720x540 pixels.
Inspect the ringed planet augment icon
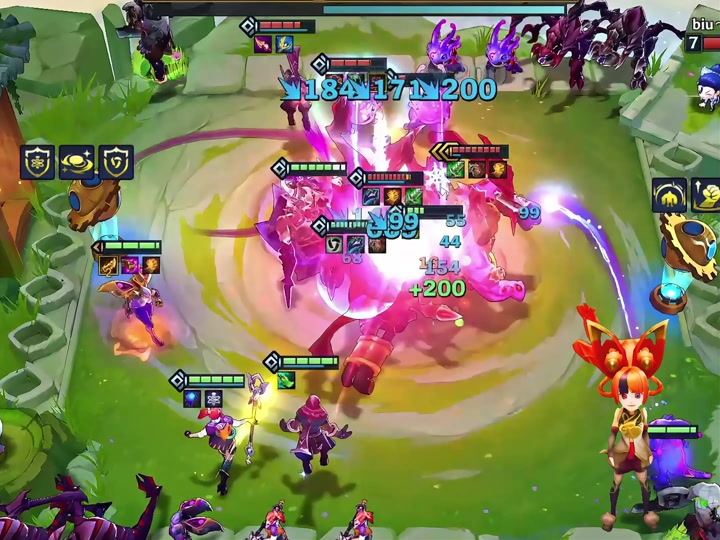pos(77,162)
